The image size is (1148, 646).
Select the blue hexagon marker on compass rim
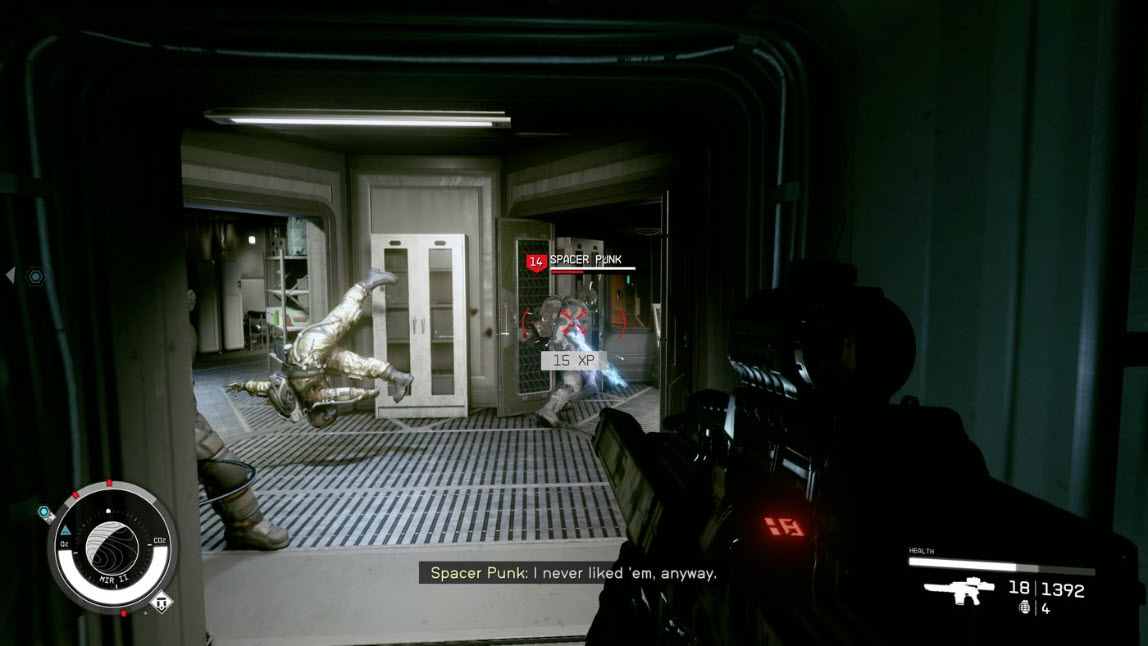[x=45, y=513]
